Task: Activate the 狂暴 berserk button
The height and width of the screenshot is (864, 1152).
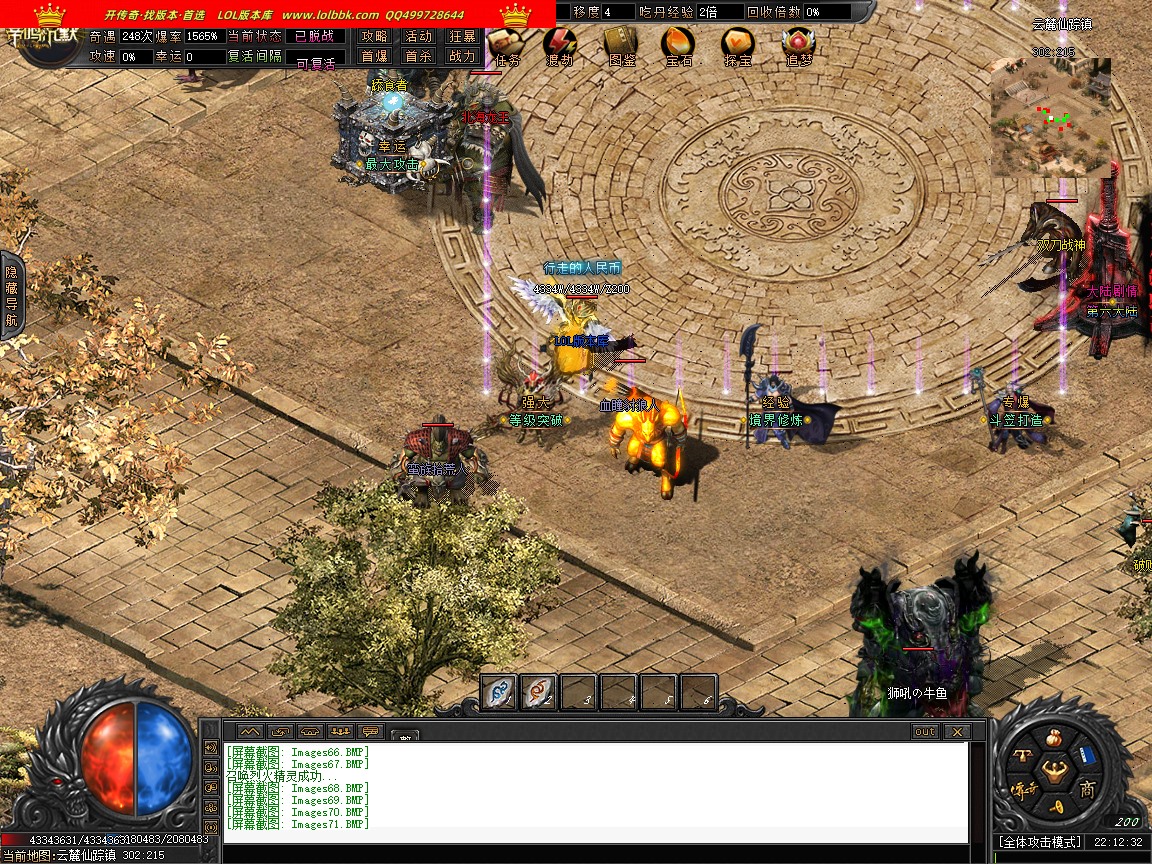Action: (x=462, y=36)
